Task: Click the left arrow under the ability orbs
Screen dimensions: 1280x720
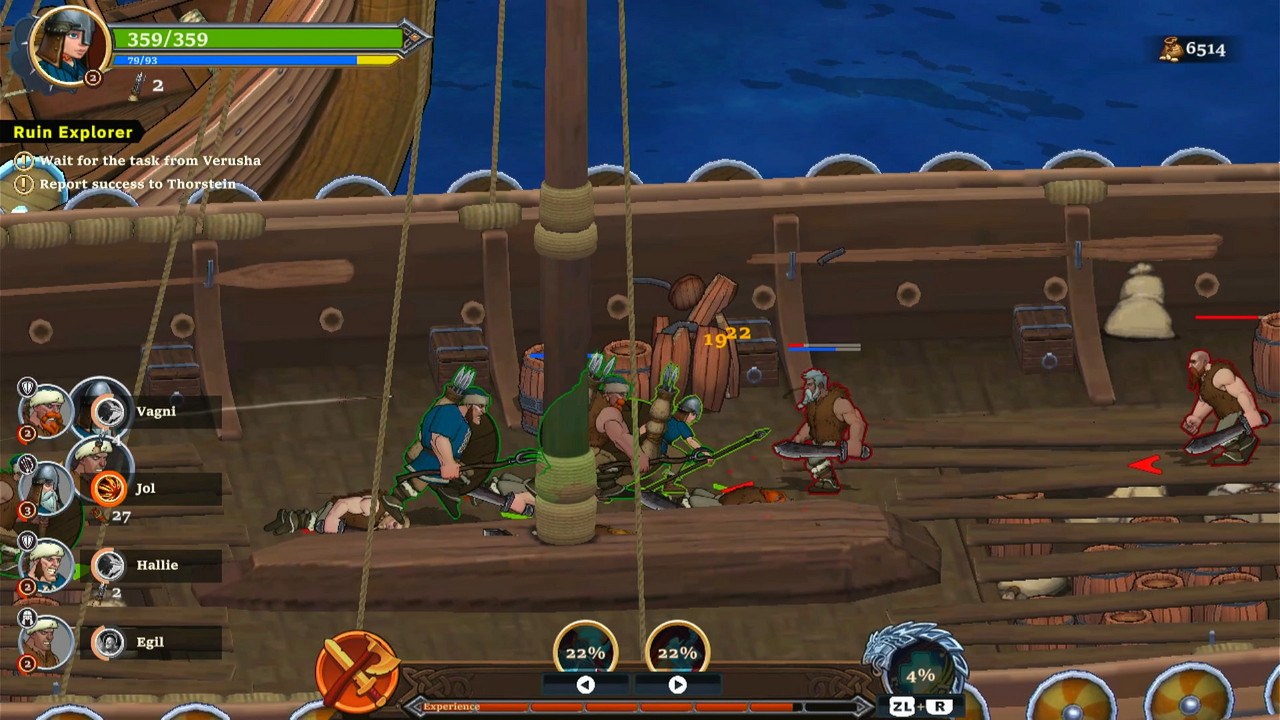Action: pyautogui.click(x=585, y=685)
